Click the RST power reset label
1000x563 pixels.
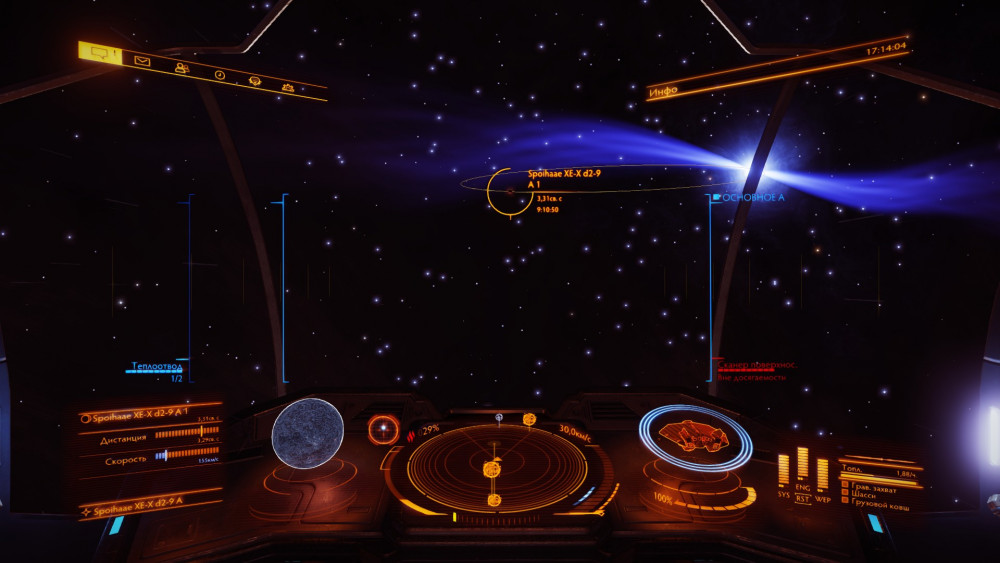click(802, 497)
